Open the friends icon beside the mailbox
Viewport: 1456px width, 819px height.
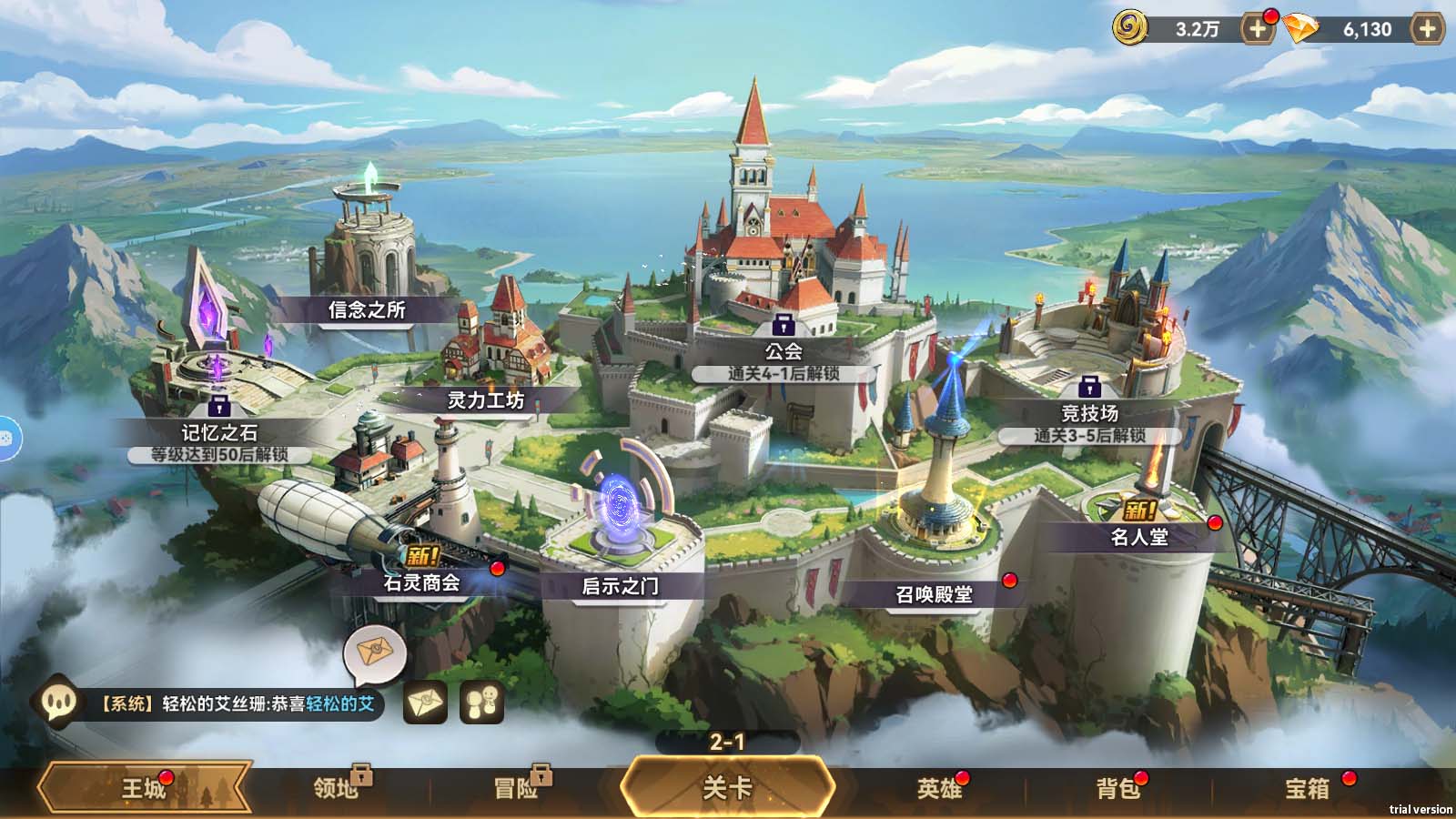(483, 703)
